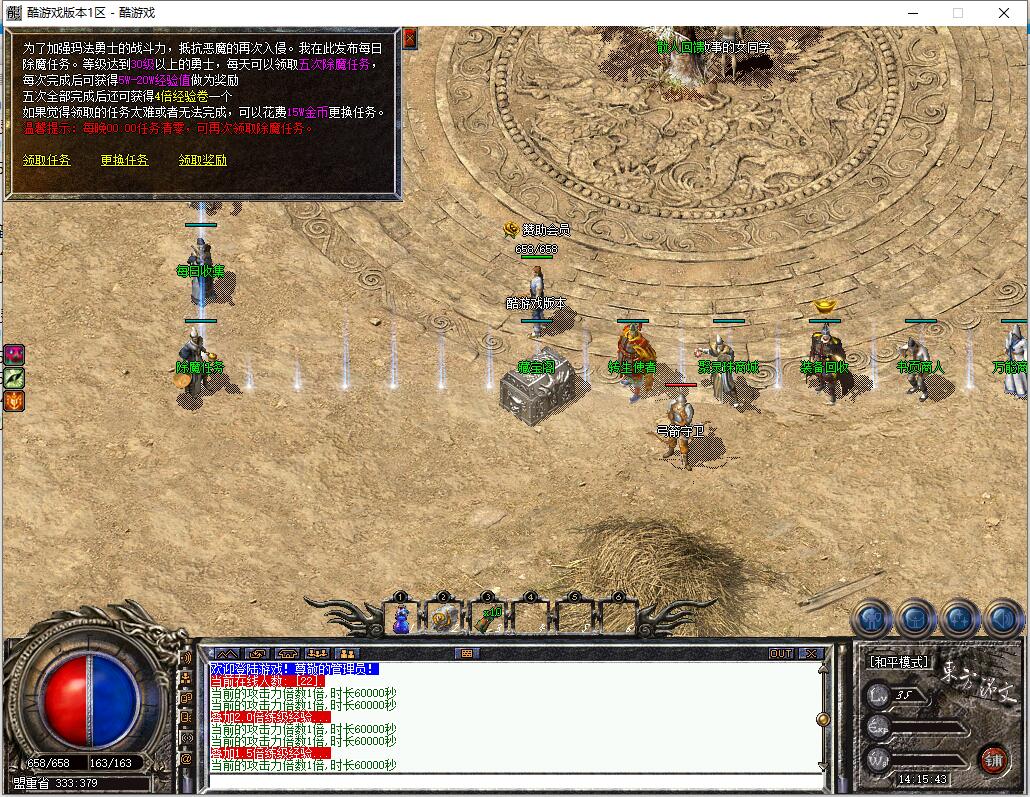Close the NPC quest dialogue window
Viewport: 1030px width, 797px height.
(410, 38)
